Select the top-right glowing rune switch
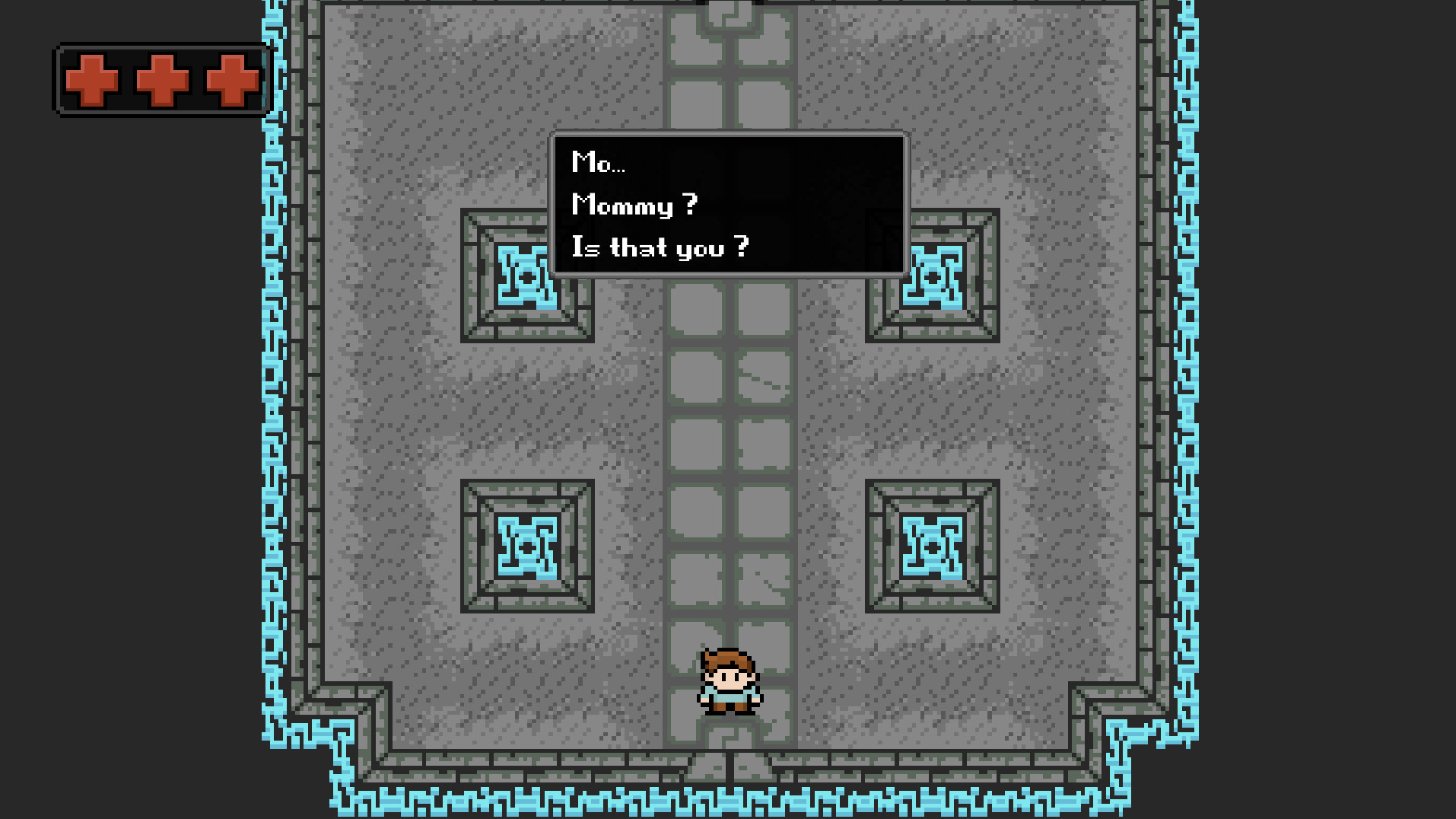Viewport: 1456px width, 819px height. coord(934,278)
